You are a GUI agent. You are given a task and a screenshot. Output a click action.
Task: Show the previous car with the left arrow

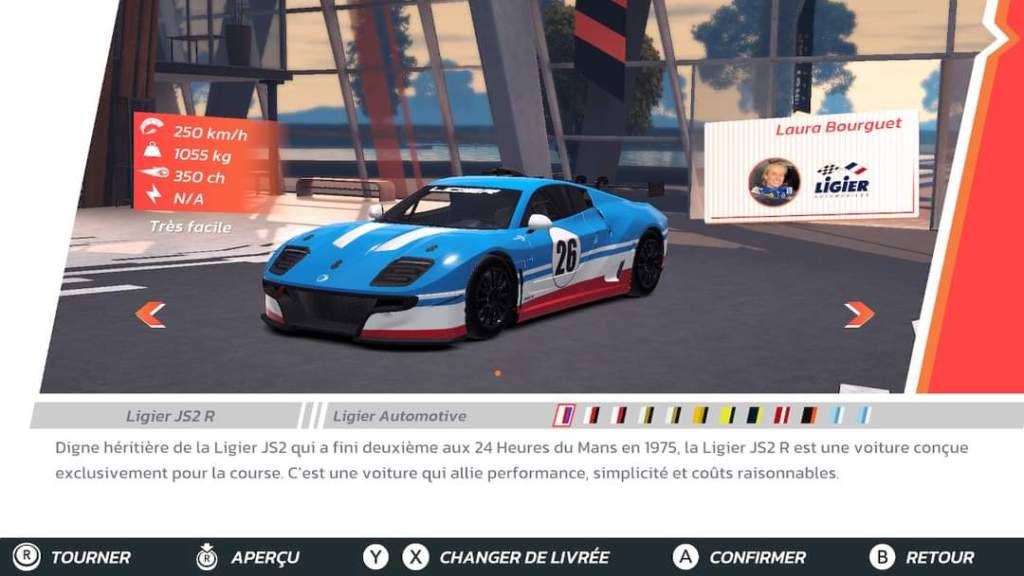(x=150, y=315)
